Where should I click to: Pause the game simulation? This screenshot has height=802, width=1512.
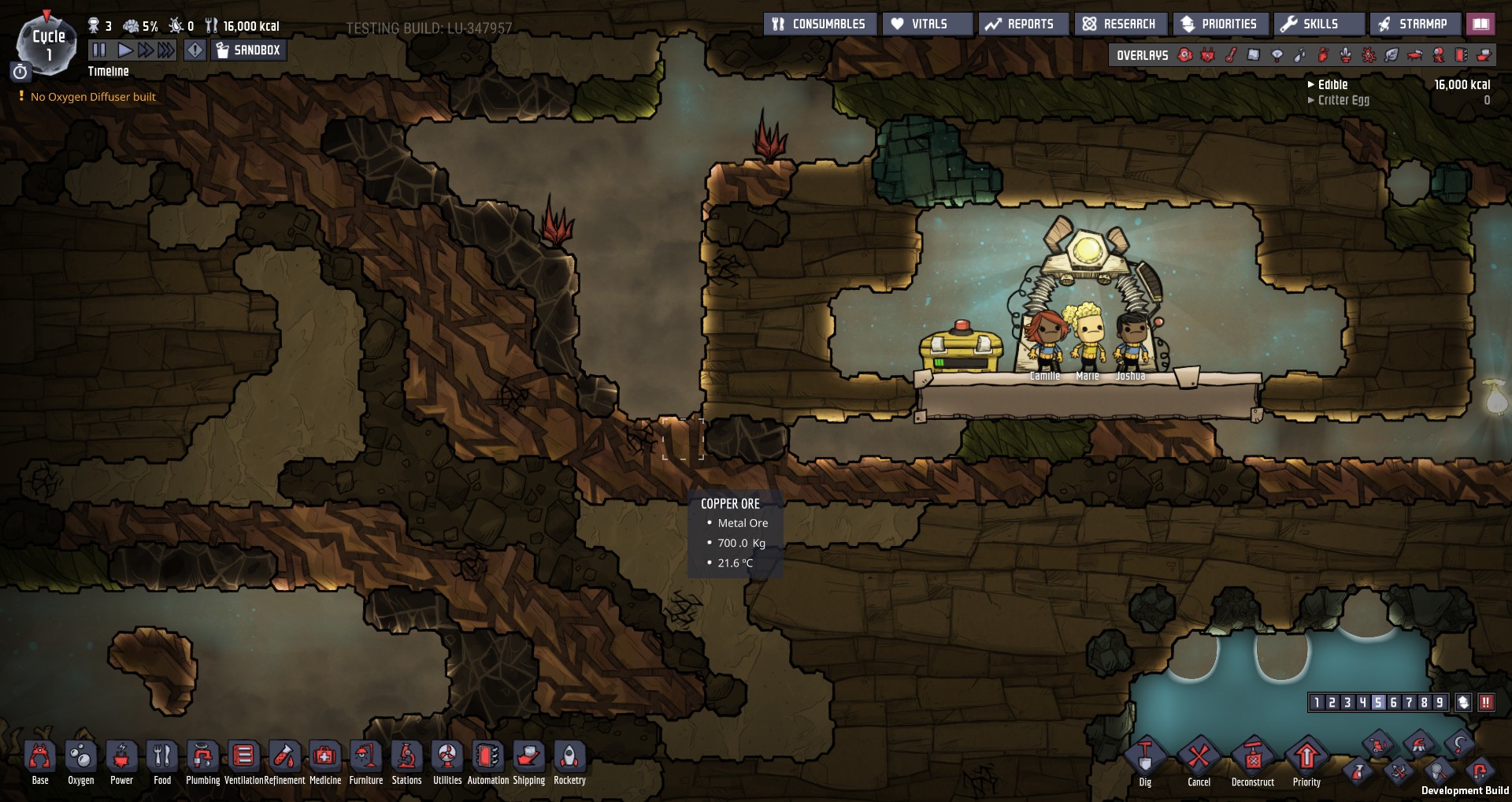[99, 50]
